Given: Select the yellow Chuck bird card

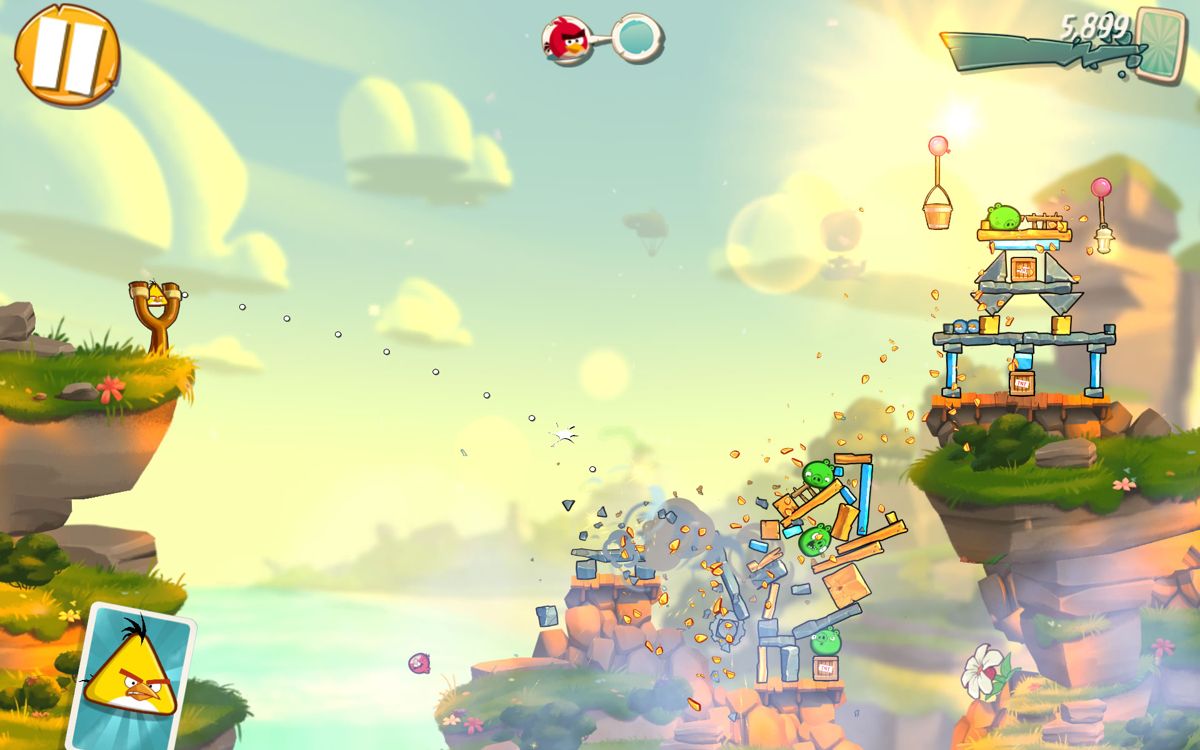Looking at the screenshot, I should tap(129, 676).
